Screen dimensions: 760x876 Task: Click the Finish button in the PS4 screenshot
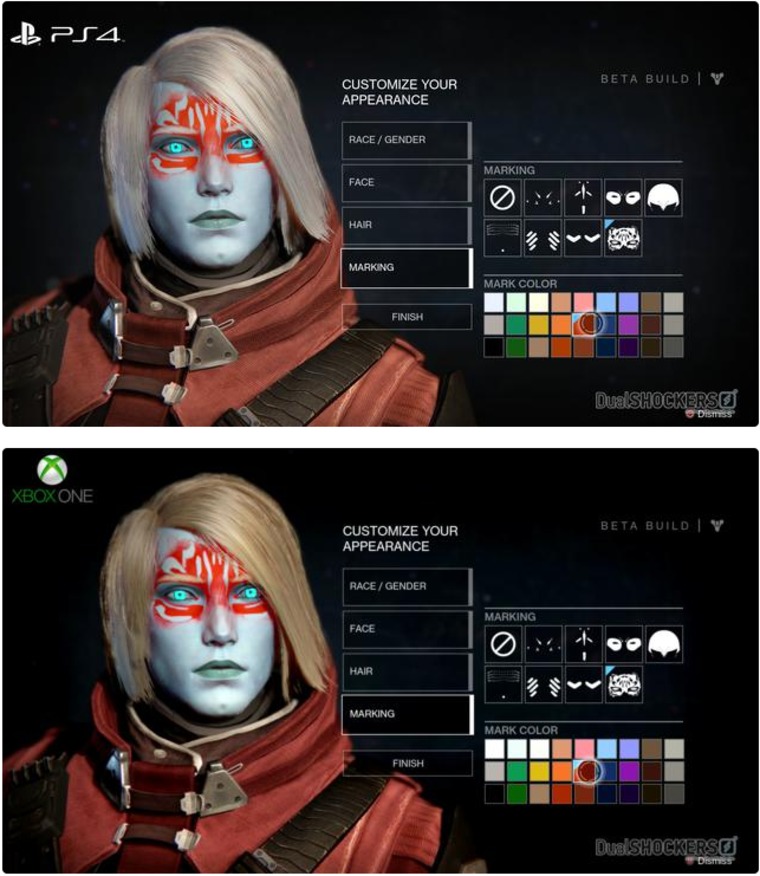click(407, 317)
